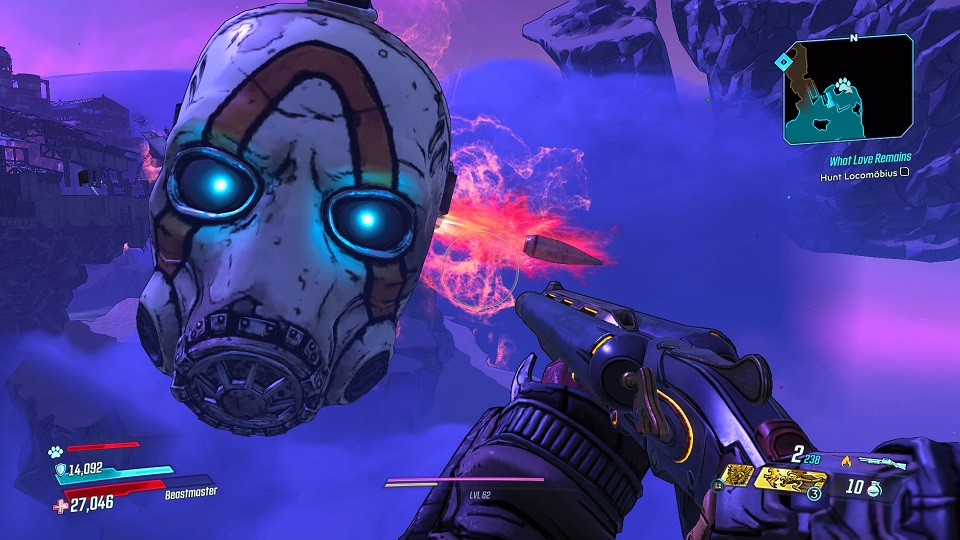Screen dimensions: 960x540
Task: Click the Hunt Locomöbius objective checkbox
Action: click(x=904, y=172)
